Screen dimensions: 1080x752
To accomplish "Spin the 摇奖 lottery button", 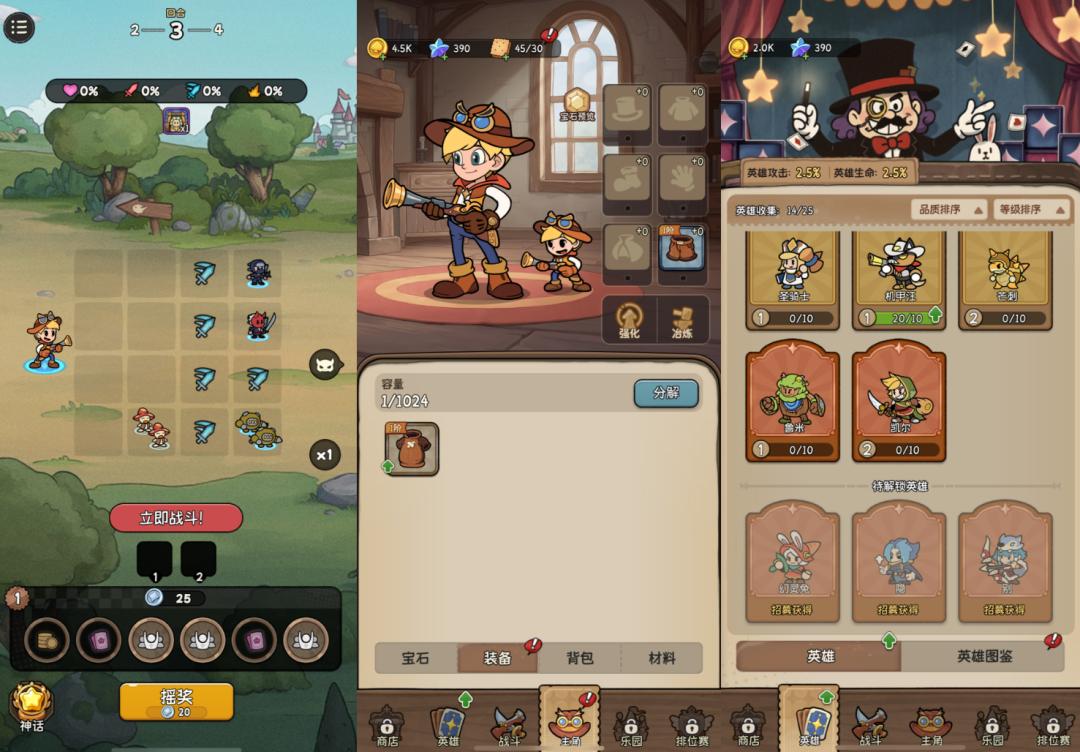I will point(176,702).
